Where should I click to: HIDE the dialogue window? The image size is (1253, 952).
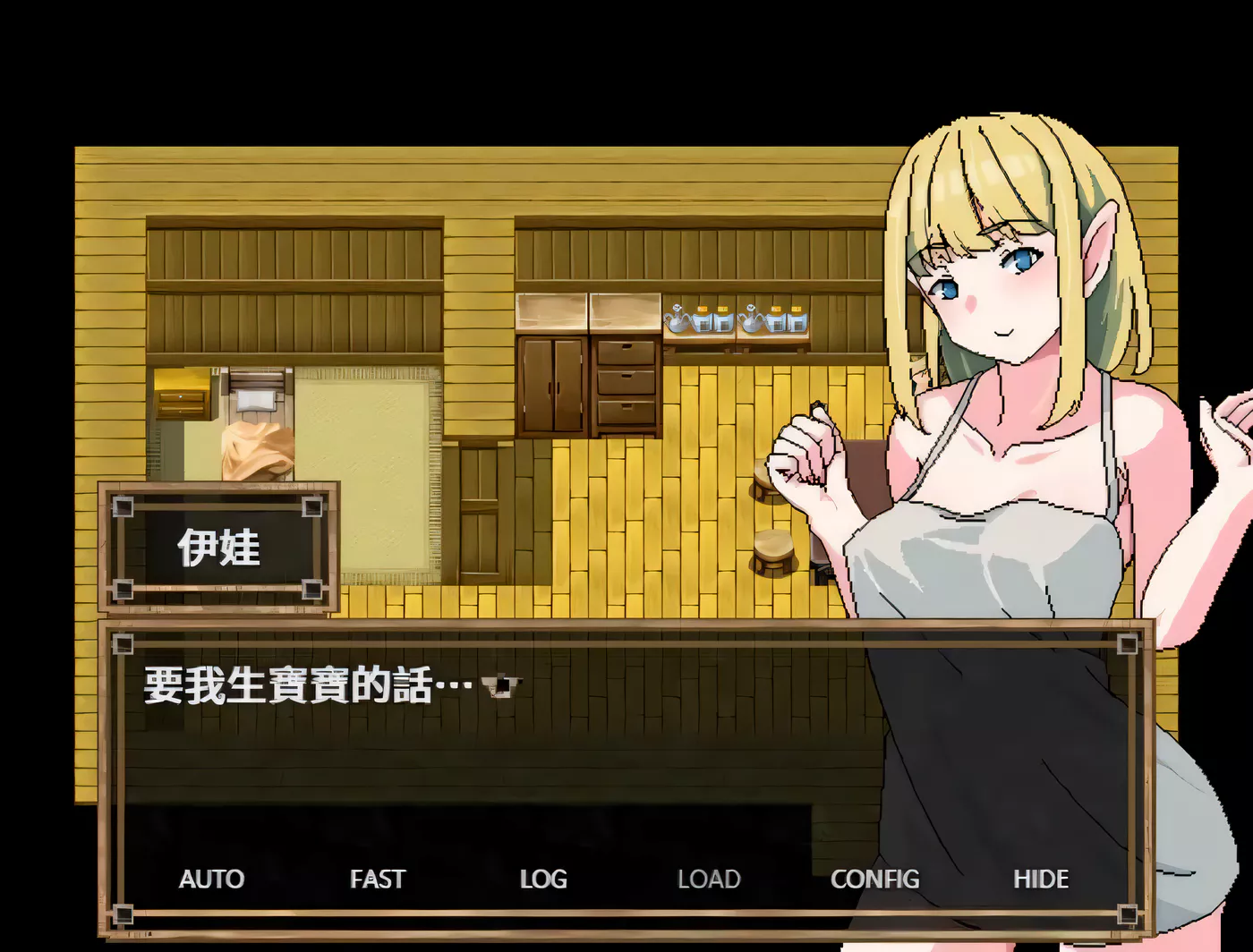click(1041, 879)
